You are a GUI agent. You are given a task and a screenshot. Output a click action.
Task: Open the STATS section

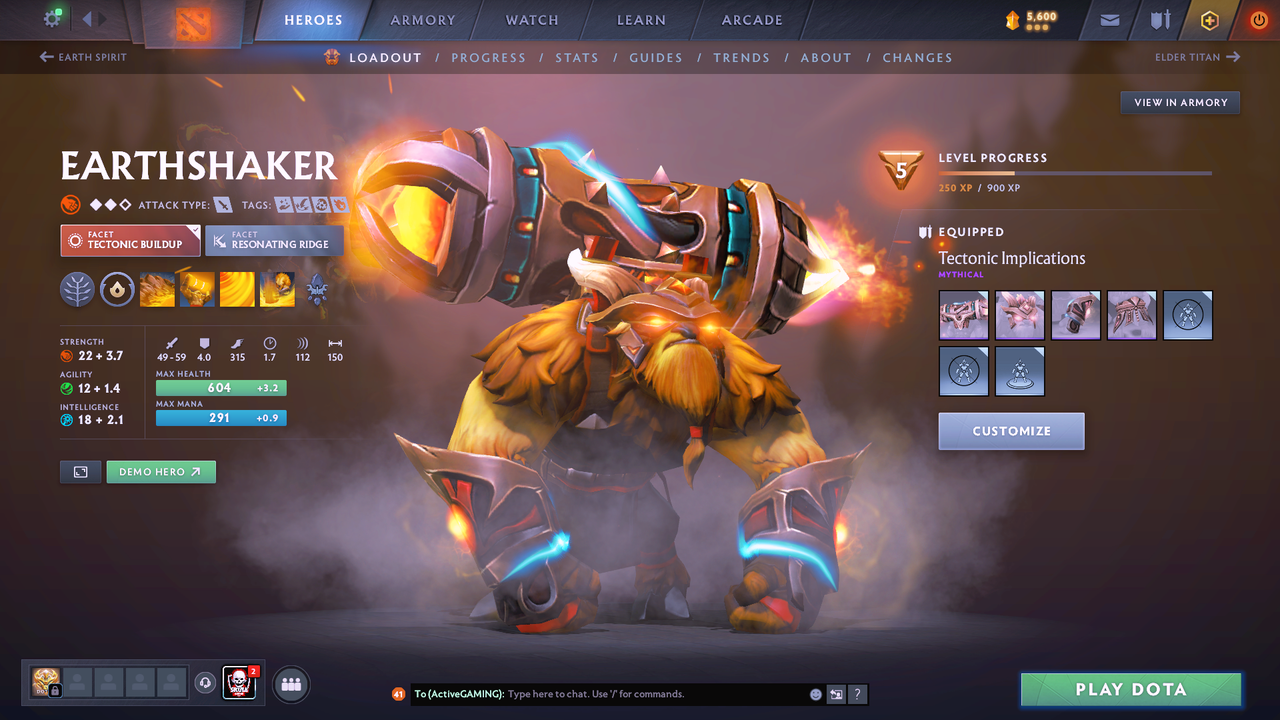577,57
